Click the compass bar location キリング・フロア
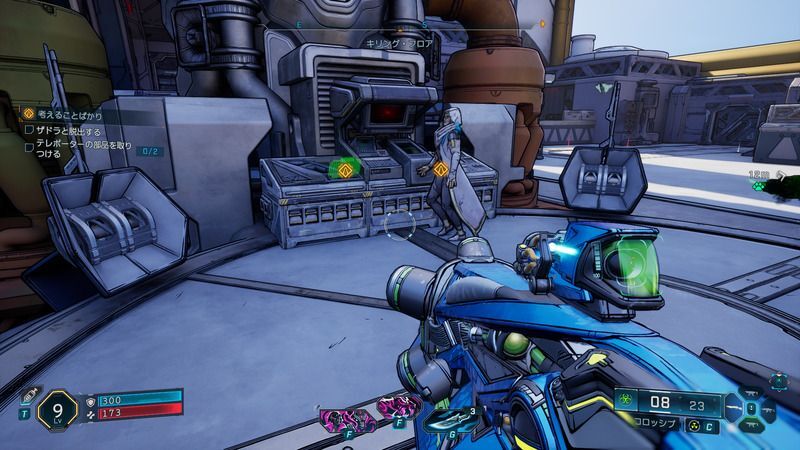This screenshot has width=800, height=450. click(397, 46)
